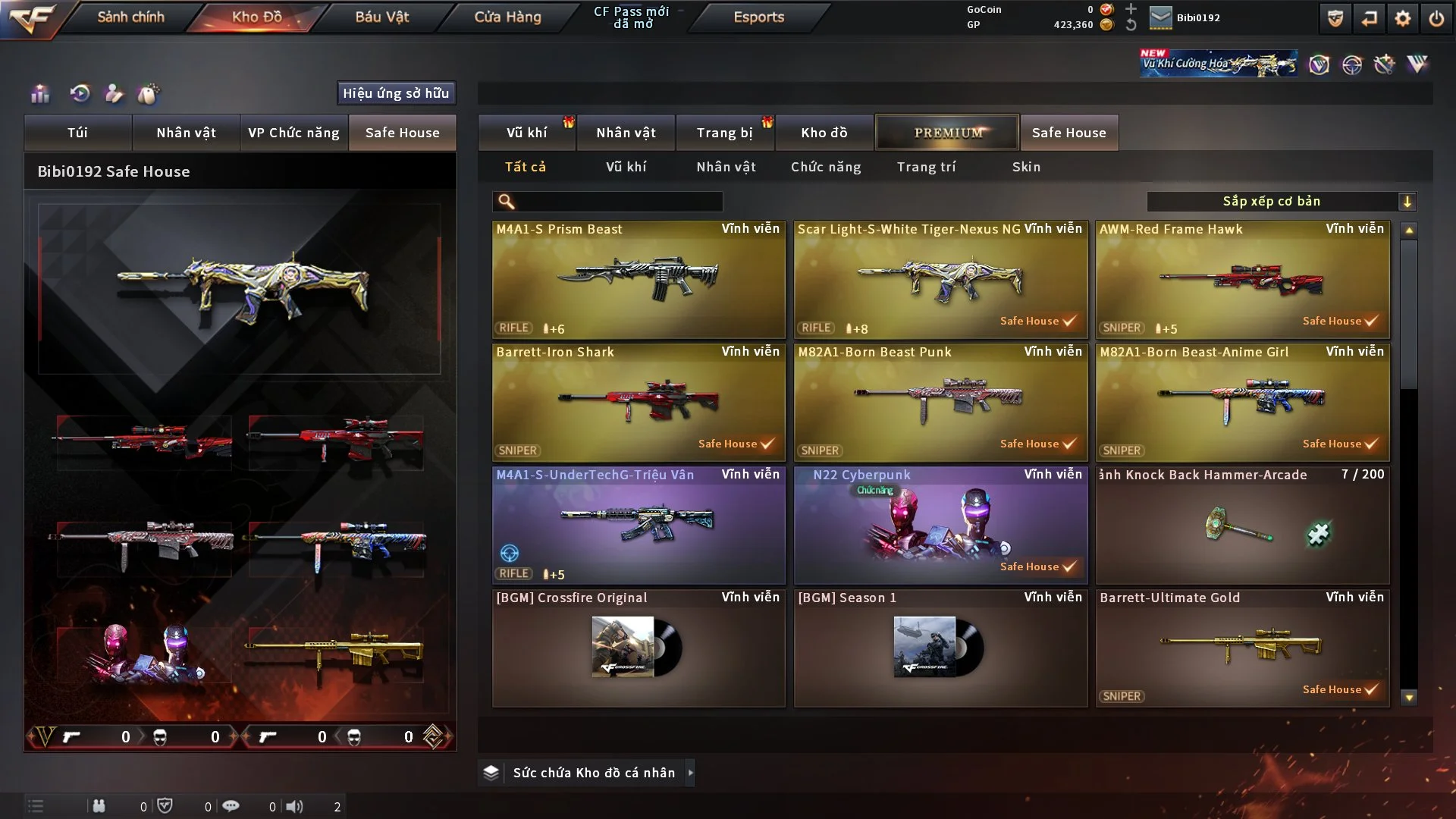Viewport: 1456px width, 819px height.
Task: Filter items by Trang trí
Action: 926,167
